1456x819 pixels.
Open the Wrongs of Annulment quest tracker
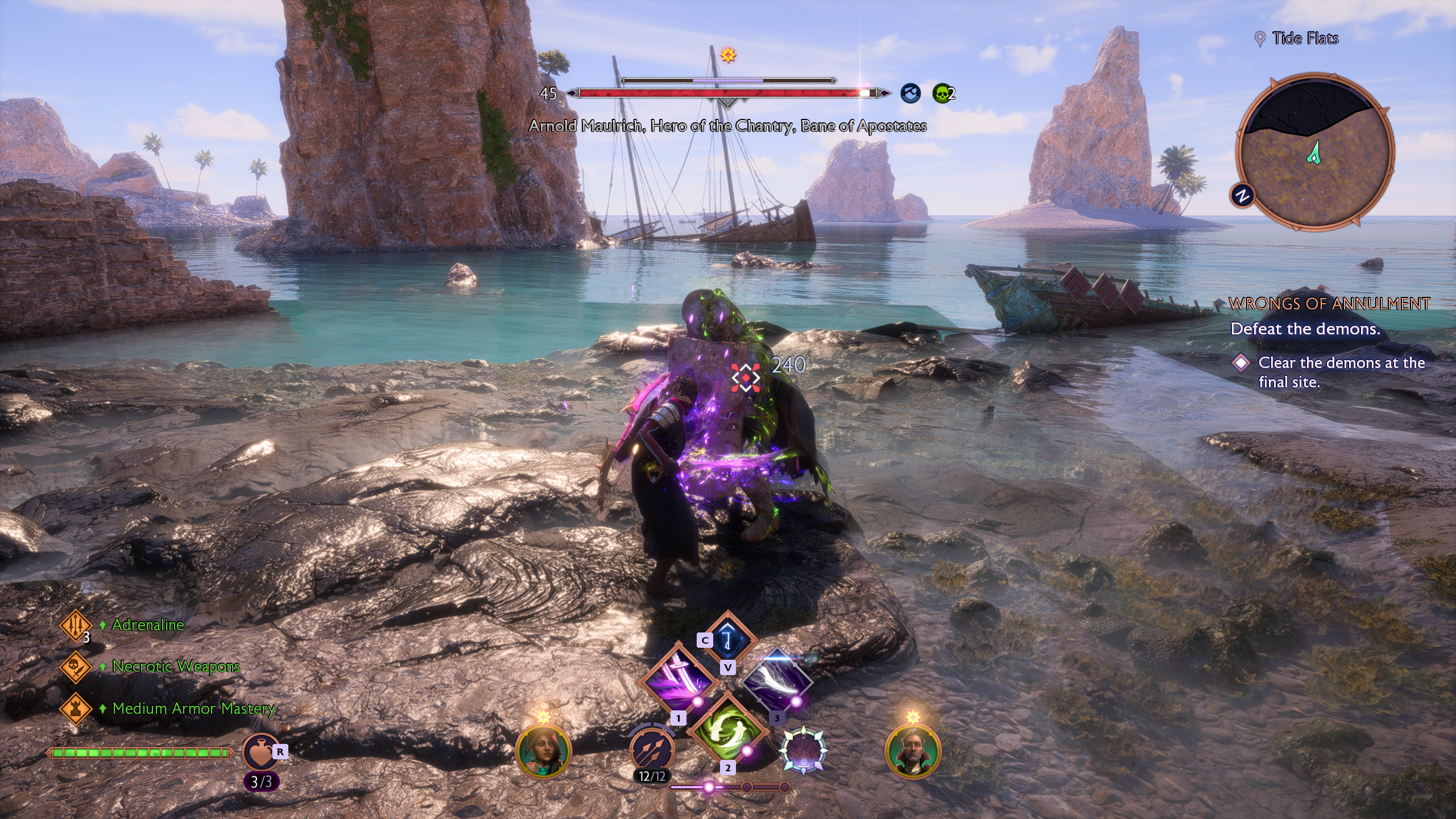tap(1329, 304)
